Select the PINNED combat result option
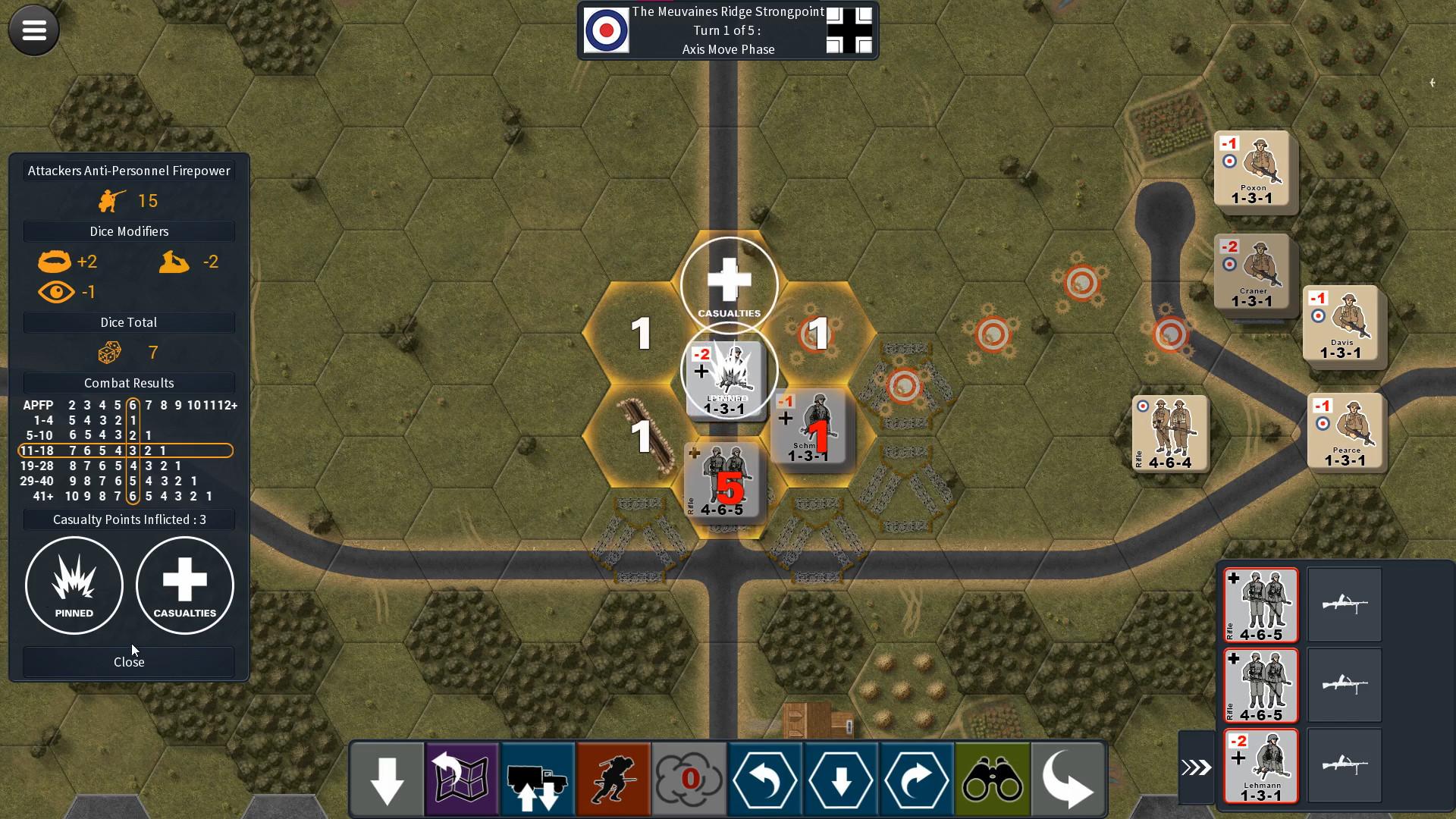The height and width of the screenshot is (819, 1456). (74, 585)
